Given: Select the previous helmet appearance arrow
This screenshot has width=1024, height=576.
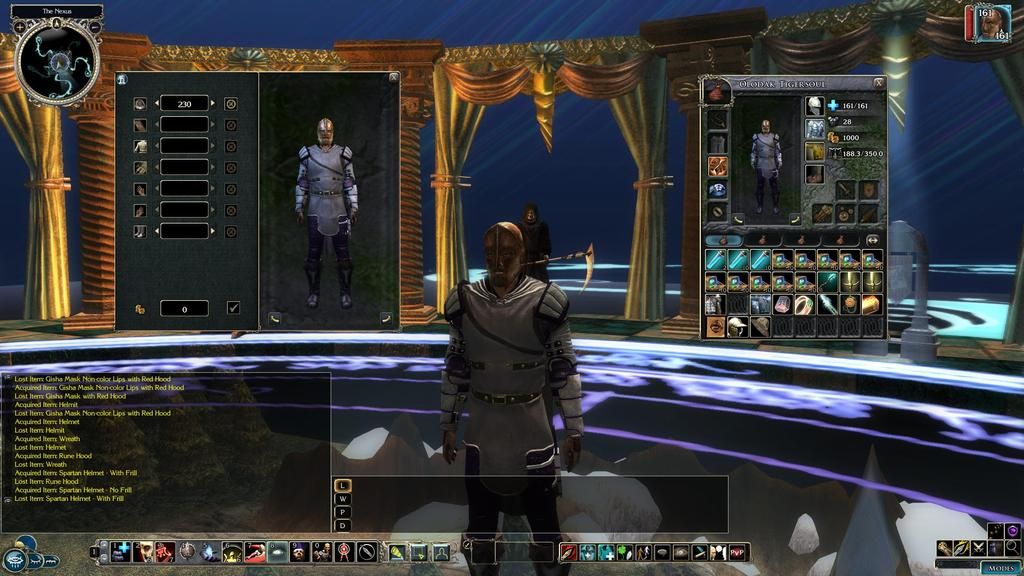Looking at the screenshot, I should click(x=156, y=103).
